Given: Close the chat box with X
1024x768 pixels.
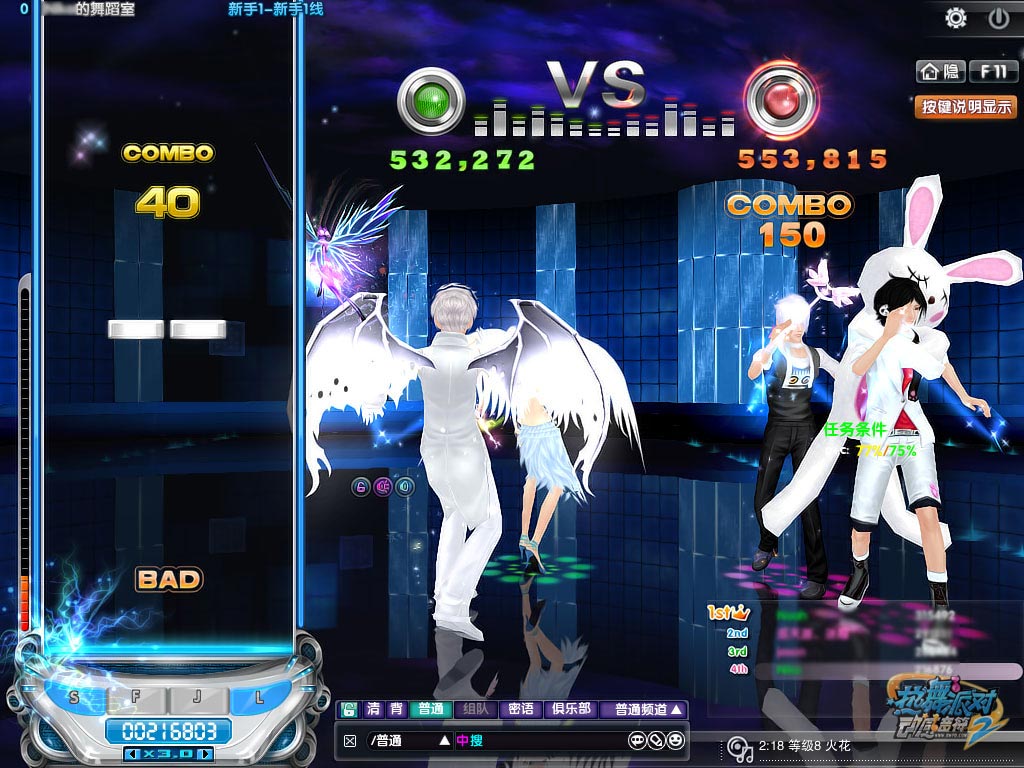Looking at the screenshot, I should [349, 741].
